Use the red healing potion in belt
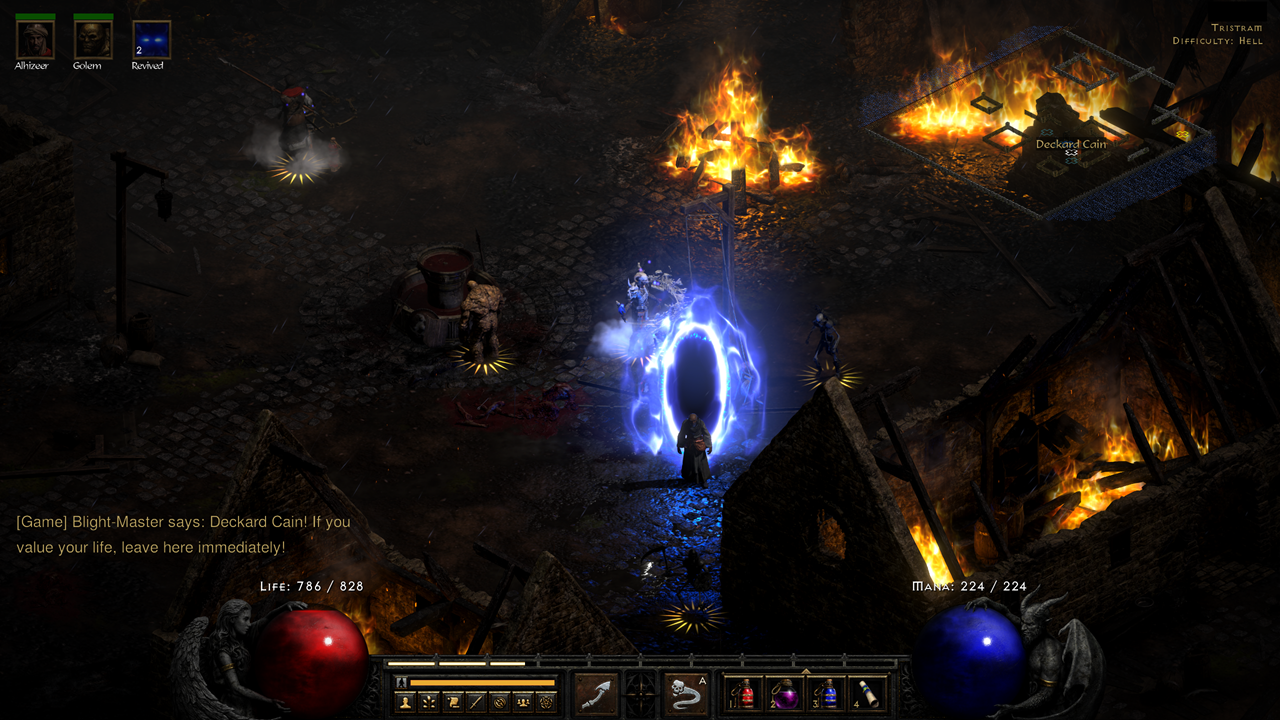The width and height of the screenshot is (1280, 720). (745, 694)
